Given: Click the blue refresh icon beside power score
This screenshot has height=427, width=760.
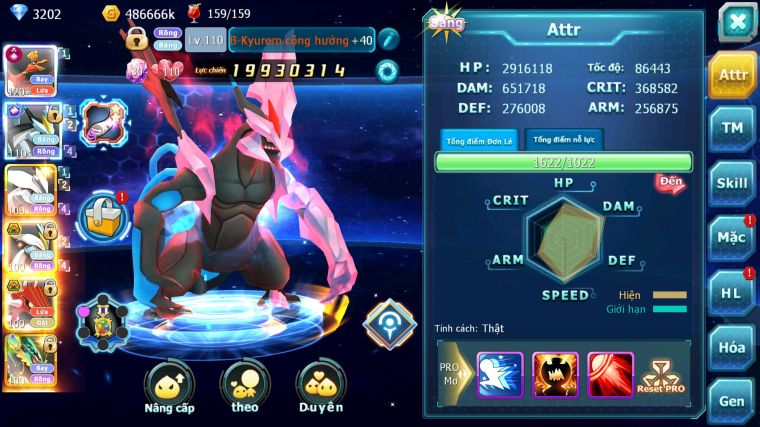Looking at the screenshot, I should (386, 70).
